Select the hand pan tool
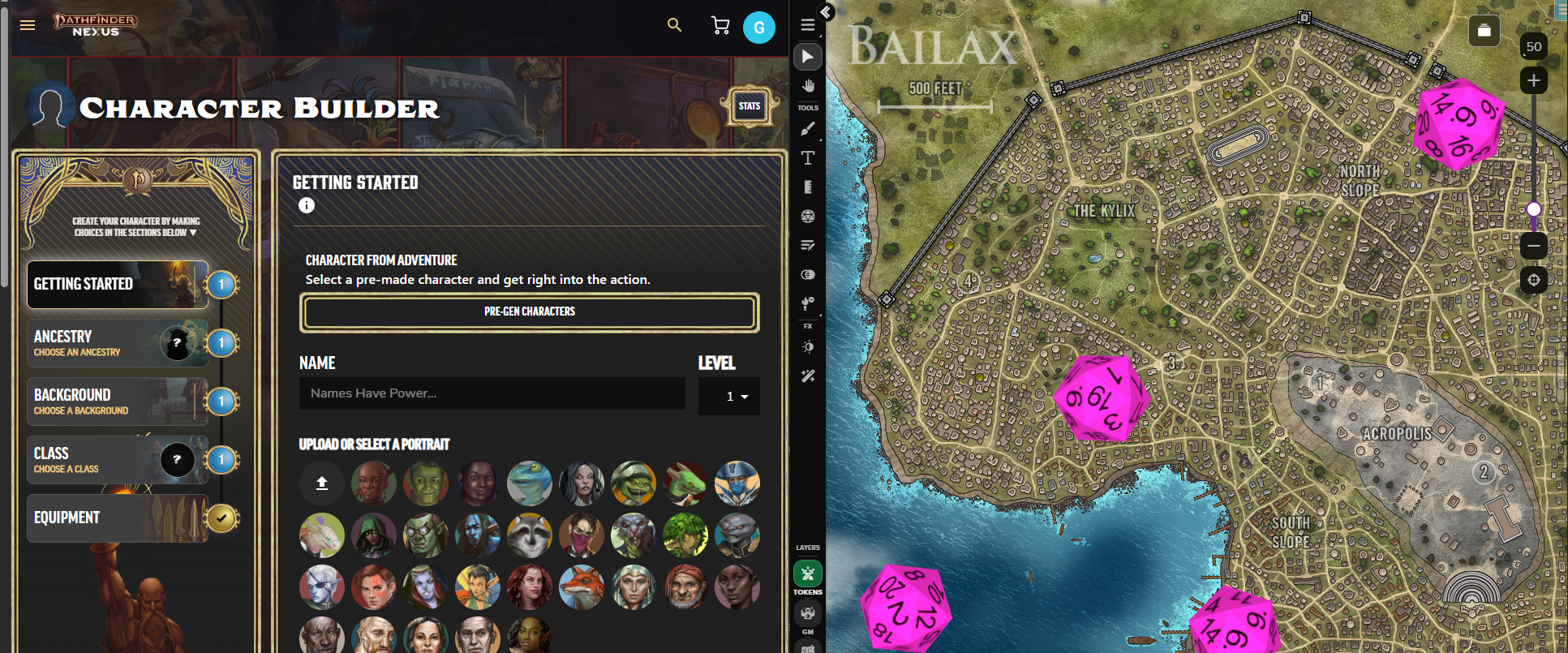 tap(807, 85)
